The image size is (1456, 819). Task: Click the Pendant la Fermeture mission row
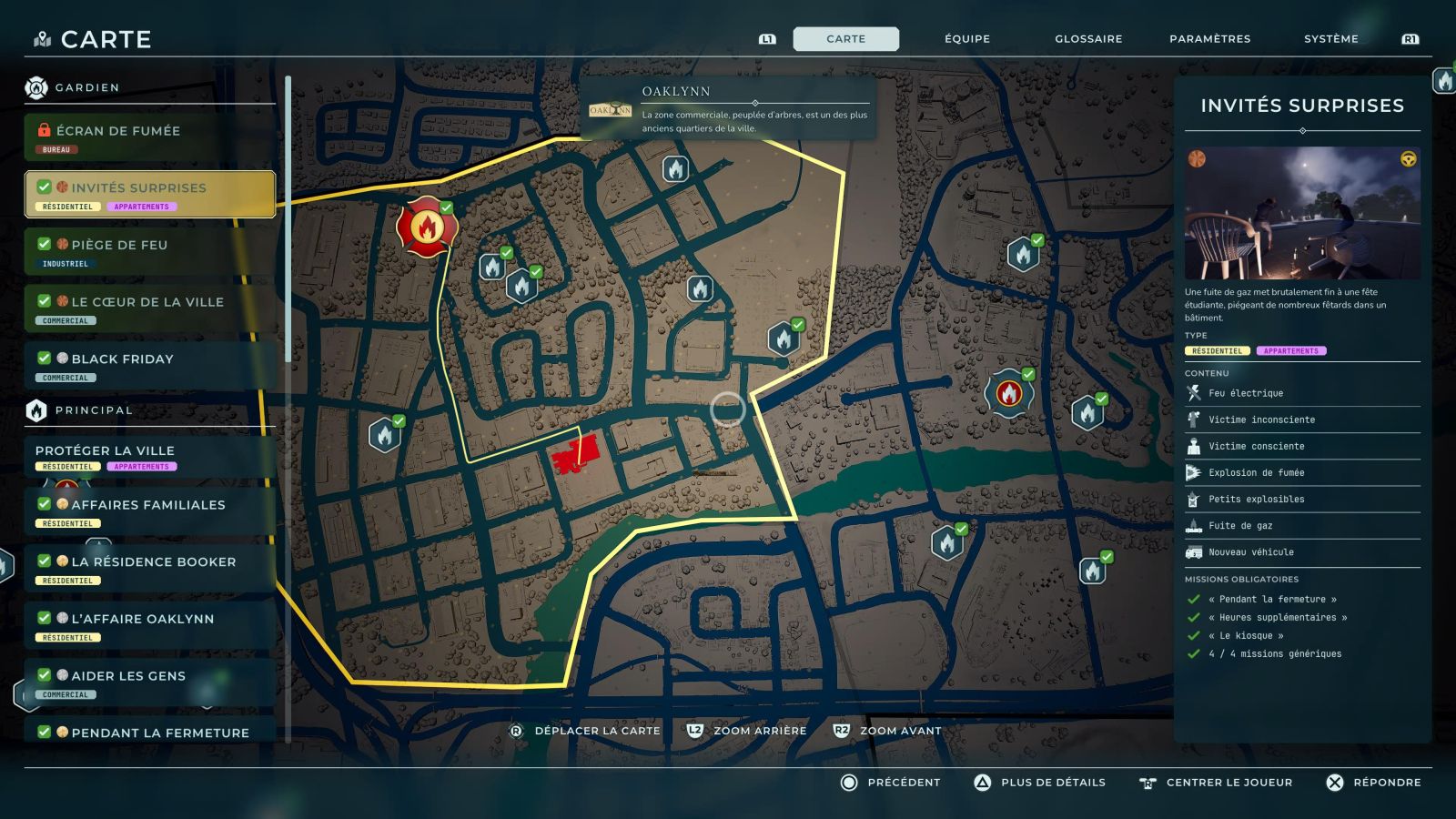click(x=149, y=733)
